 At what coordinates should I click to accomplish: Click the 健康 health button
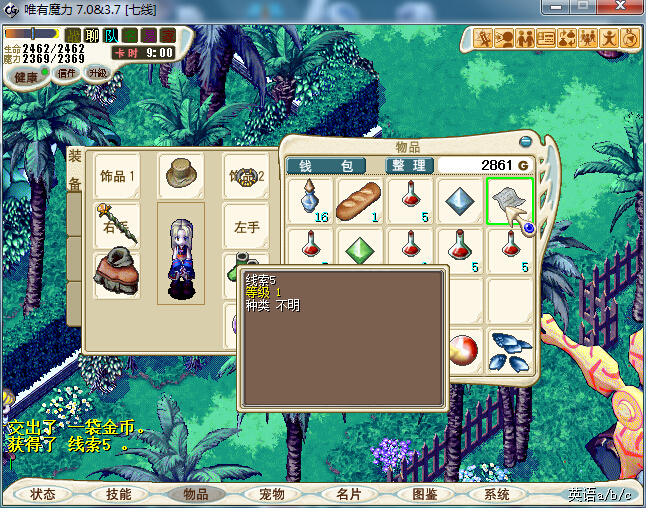pos(26,76)
